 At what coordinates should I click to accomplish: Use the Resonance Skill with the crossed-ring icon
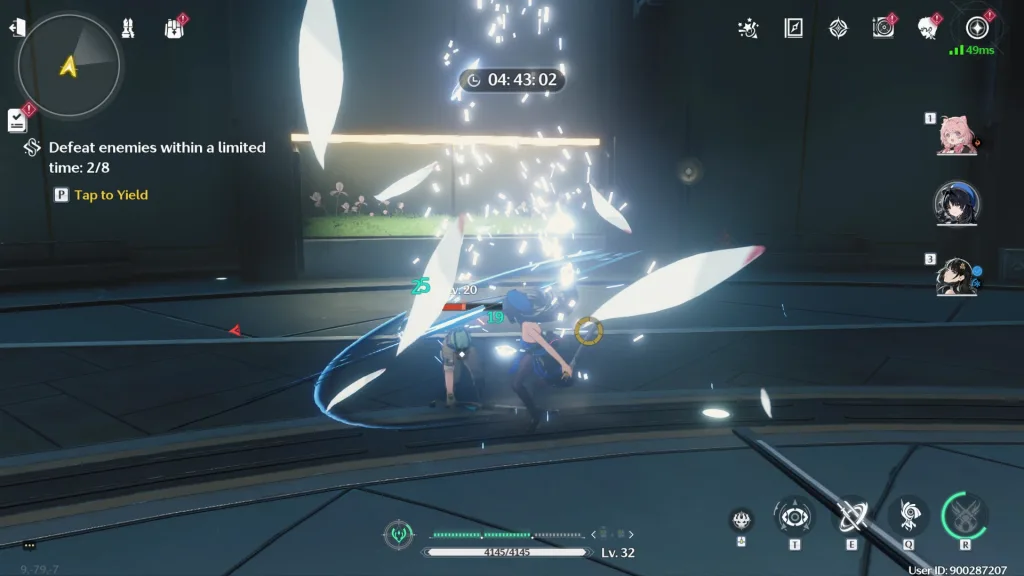[x=852, y=516]
